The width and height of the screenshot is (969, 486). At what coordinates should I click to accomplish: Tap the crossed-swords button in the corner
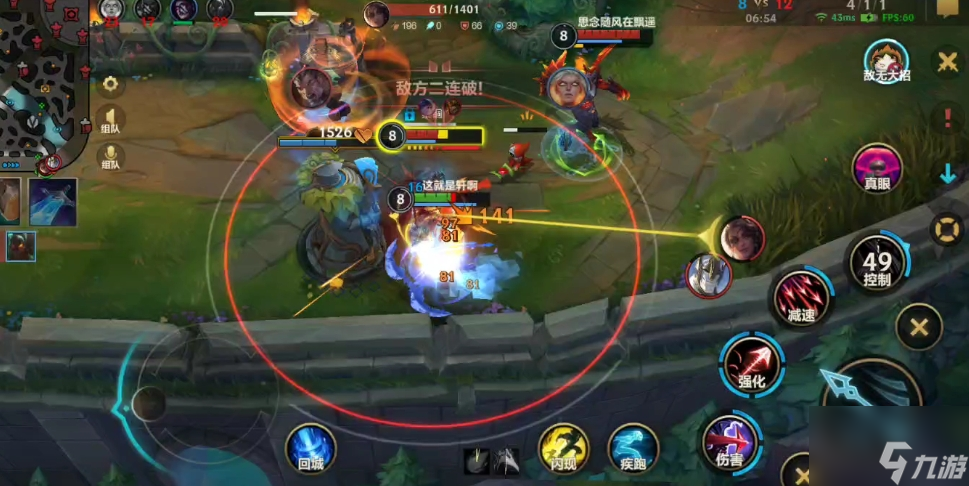[946, 62]
